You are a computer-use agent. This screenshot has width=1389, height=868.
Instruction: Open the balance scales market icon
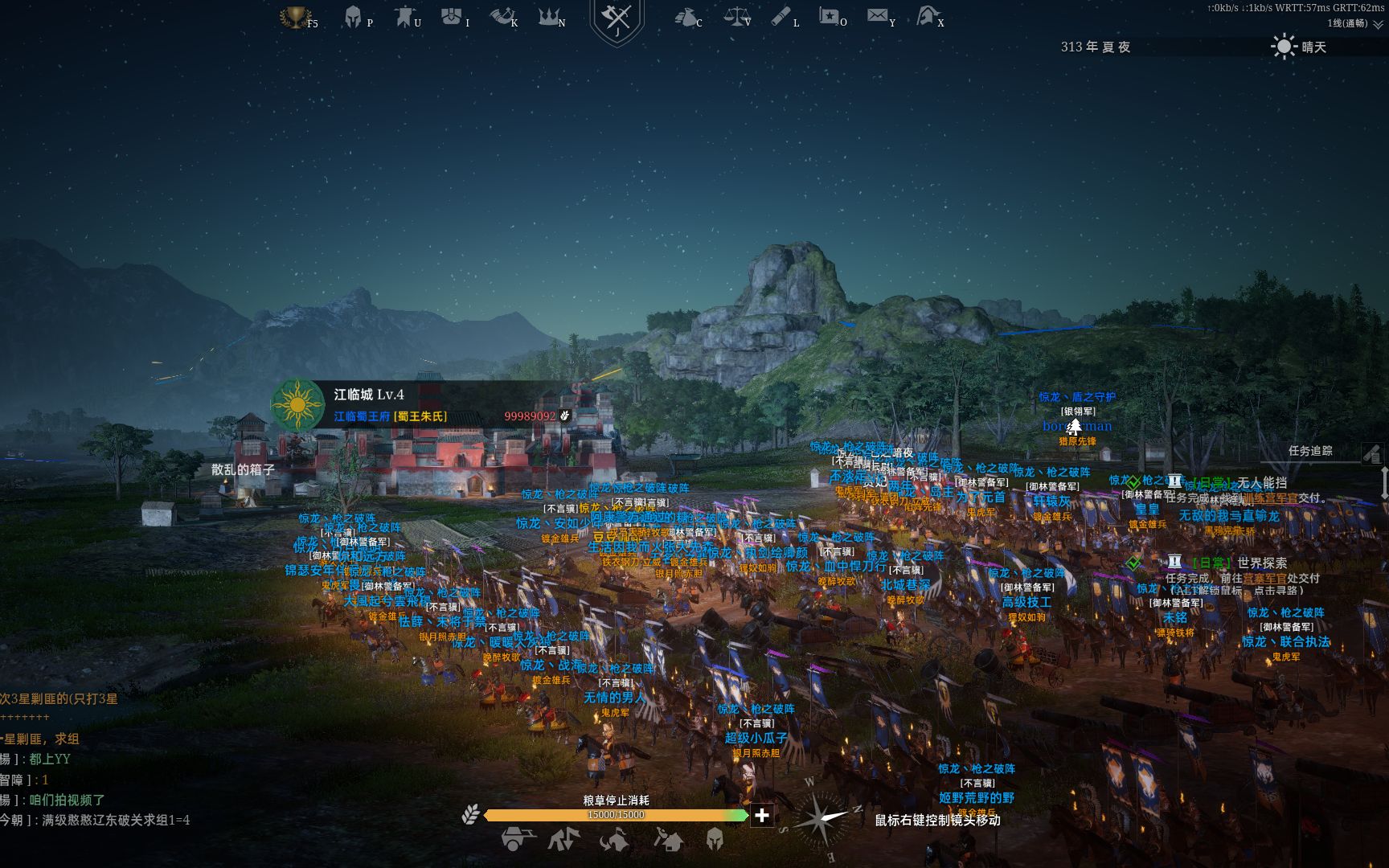734,16
